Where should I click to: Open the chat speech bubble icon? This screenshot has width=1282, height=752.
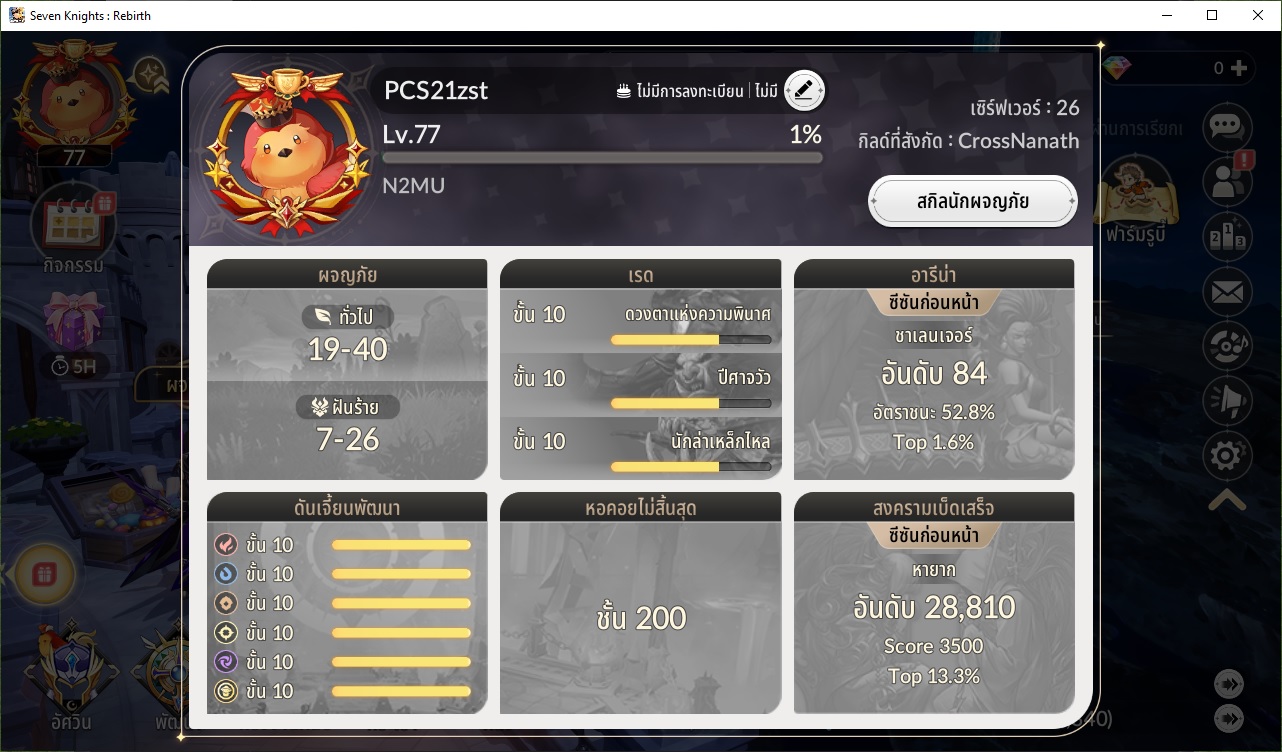pyautogui.click(x=1226, y=127)
